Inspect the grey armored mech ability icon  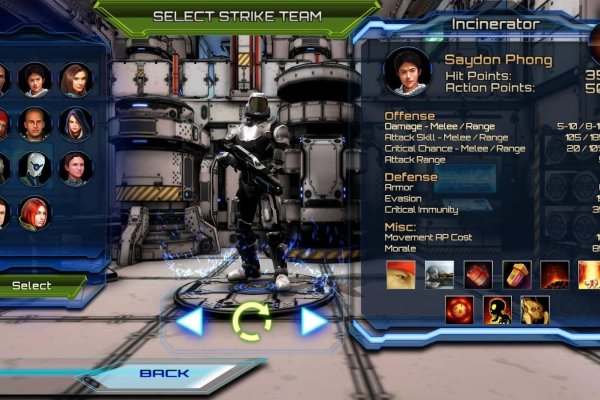coord(439,273)
